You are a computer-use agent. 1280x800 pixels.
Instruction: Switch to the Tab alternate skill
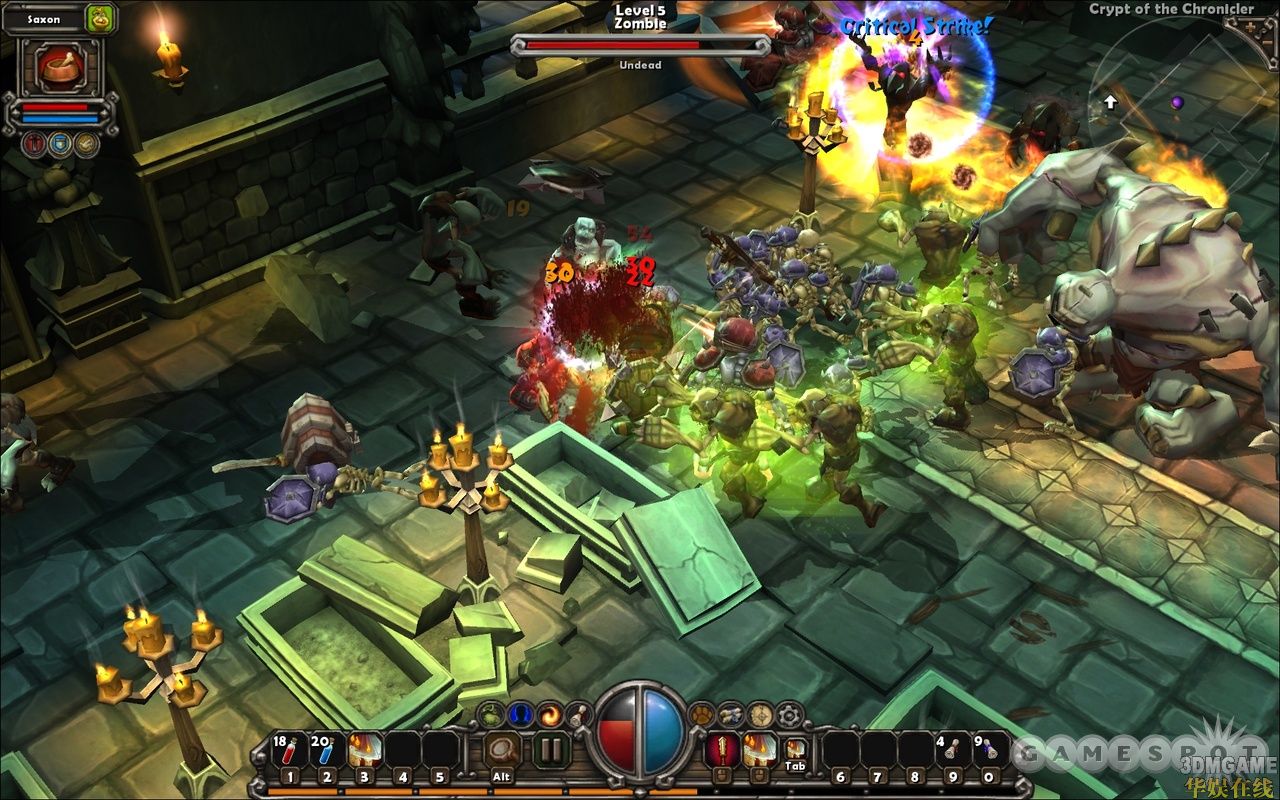click(796, 750)
